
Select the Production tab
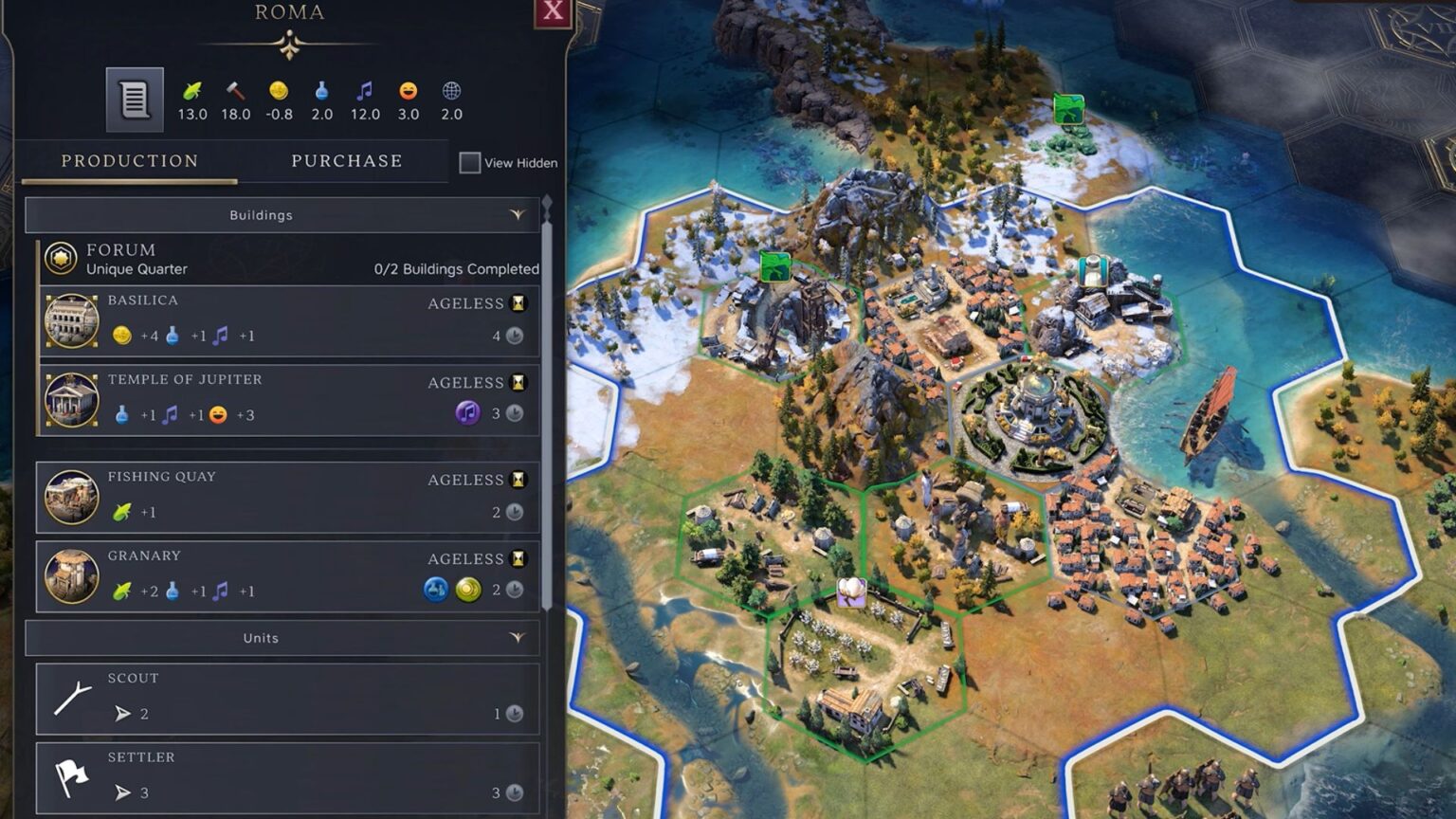(129, 160)
